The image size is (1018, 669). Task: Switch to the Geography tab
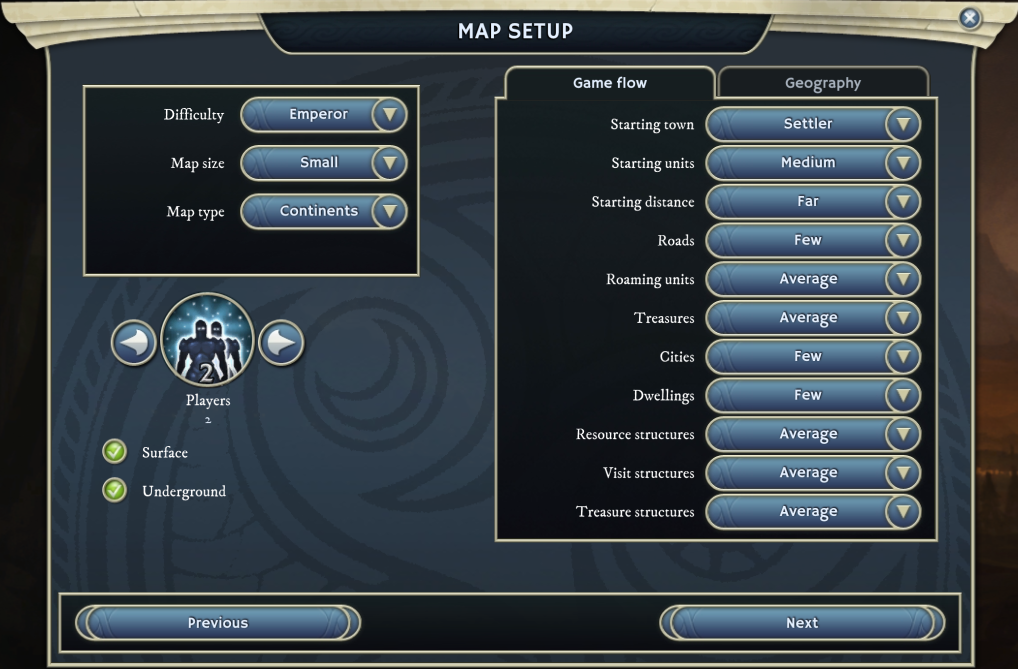coord(822,83)
